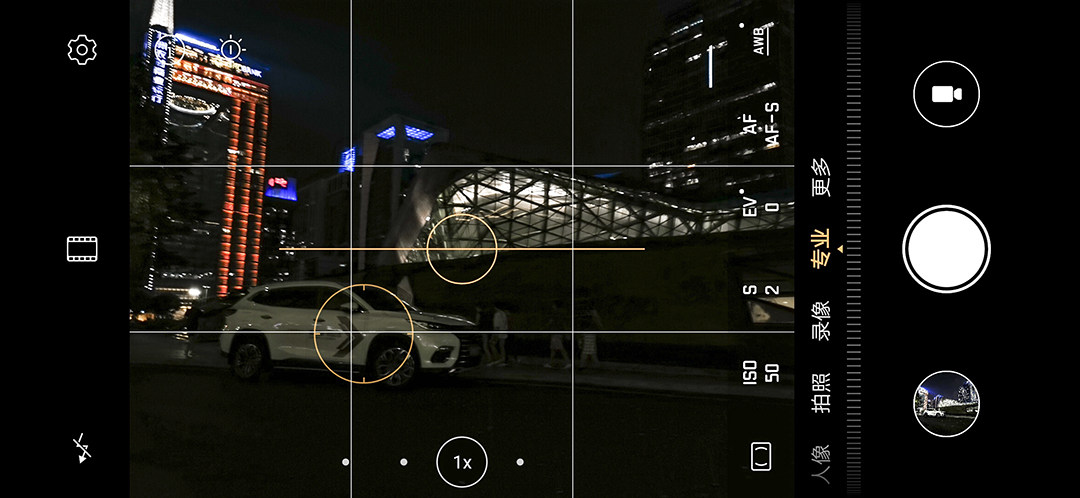The width and height of the screenshot is (1080, 498).
Task: Switch to the video camera button
Action: [945, 94]
